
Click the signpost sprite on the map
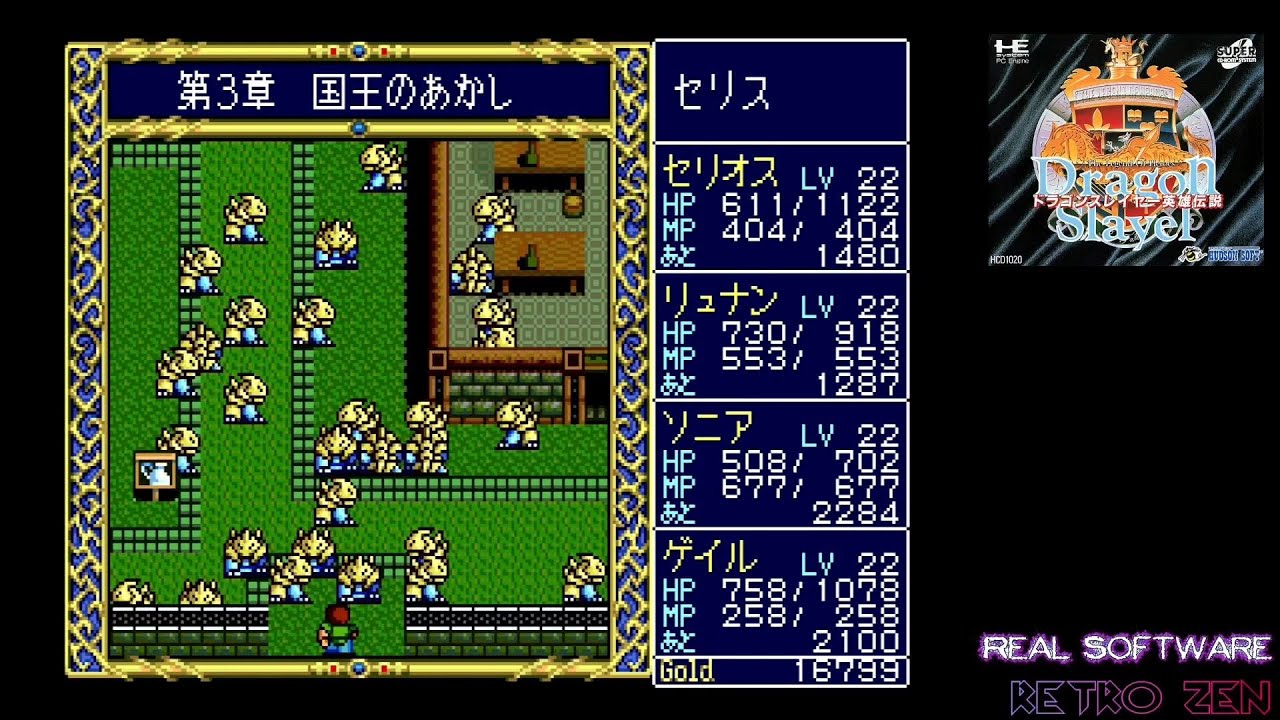coord(155,470)
